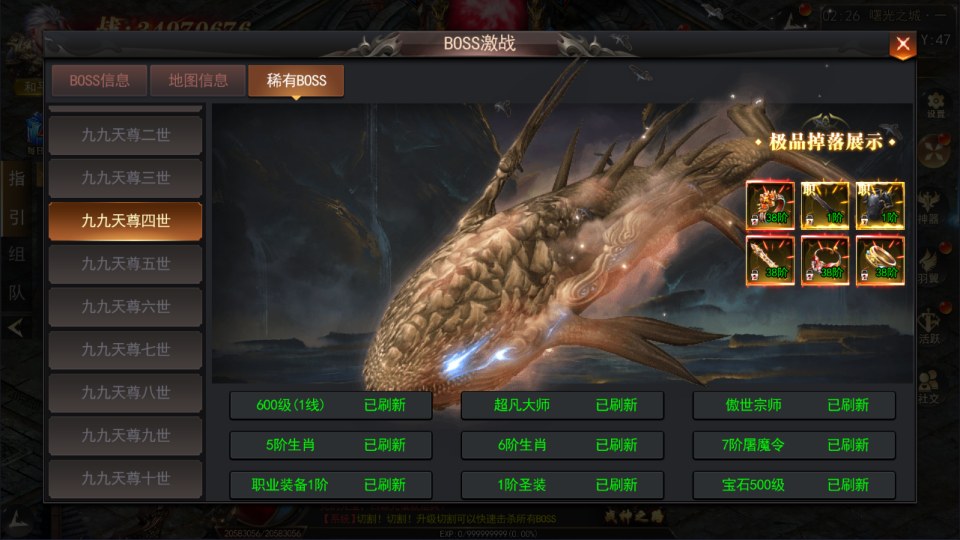
Task: Select the 九九天尊十世 boss entry
Action: pyautogui.click(x=125, y=478)
